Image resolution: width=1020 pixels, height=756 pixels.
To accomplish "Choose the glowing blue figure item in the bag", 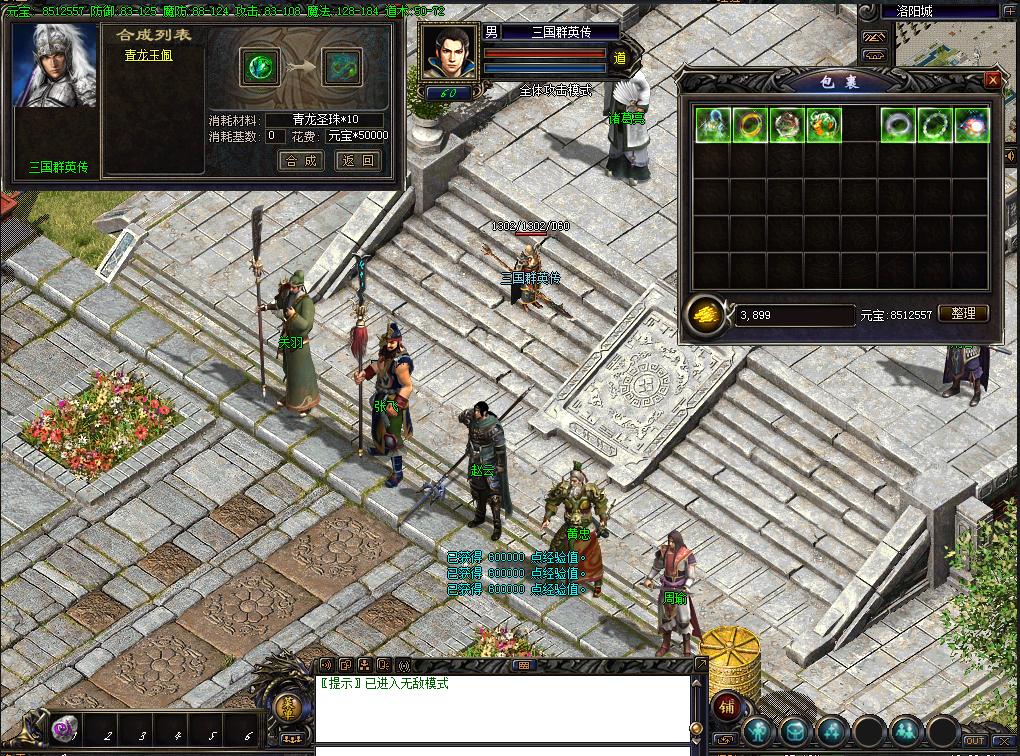I will coord(713,125).
